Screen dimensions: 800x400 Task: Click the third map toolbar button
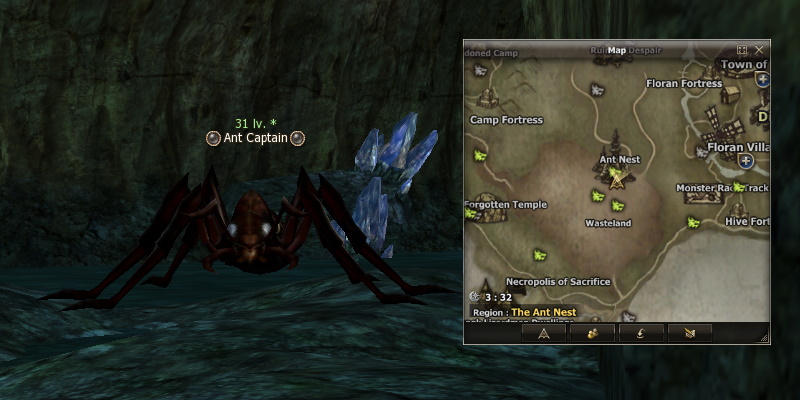pyautogui.click(x=641, y=333)
